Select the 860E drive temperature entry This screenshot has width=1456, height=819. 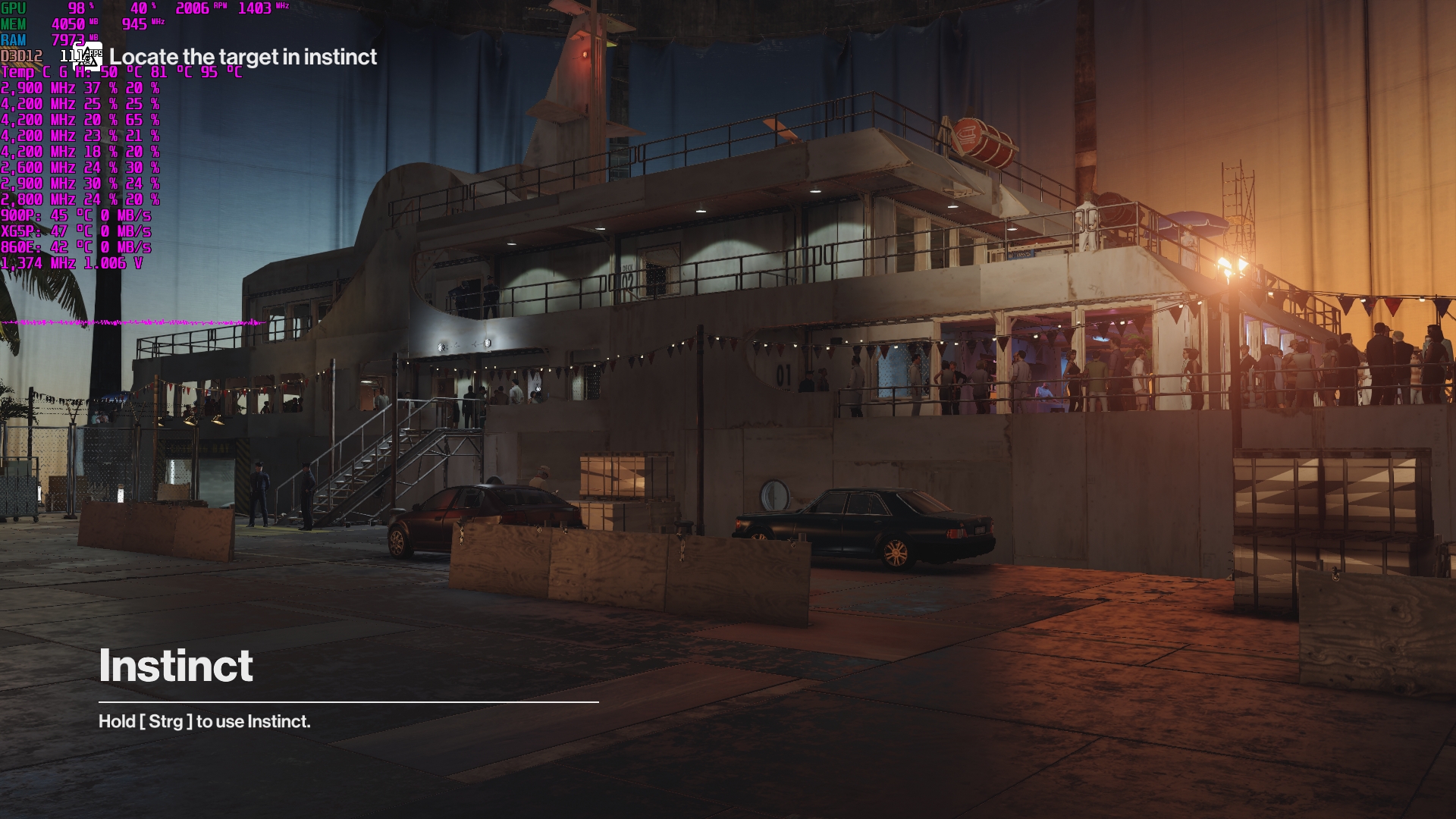click(76, 248)
